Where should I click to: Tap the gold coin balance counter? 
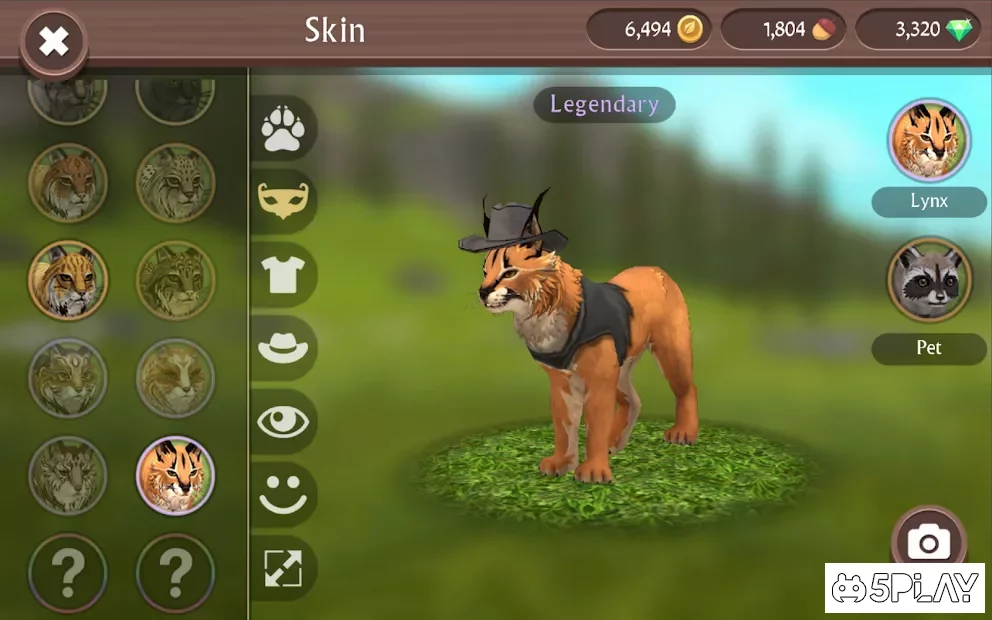point(648,30)
